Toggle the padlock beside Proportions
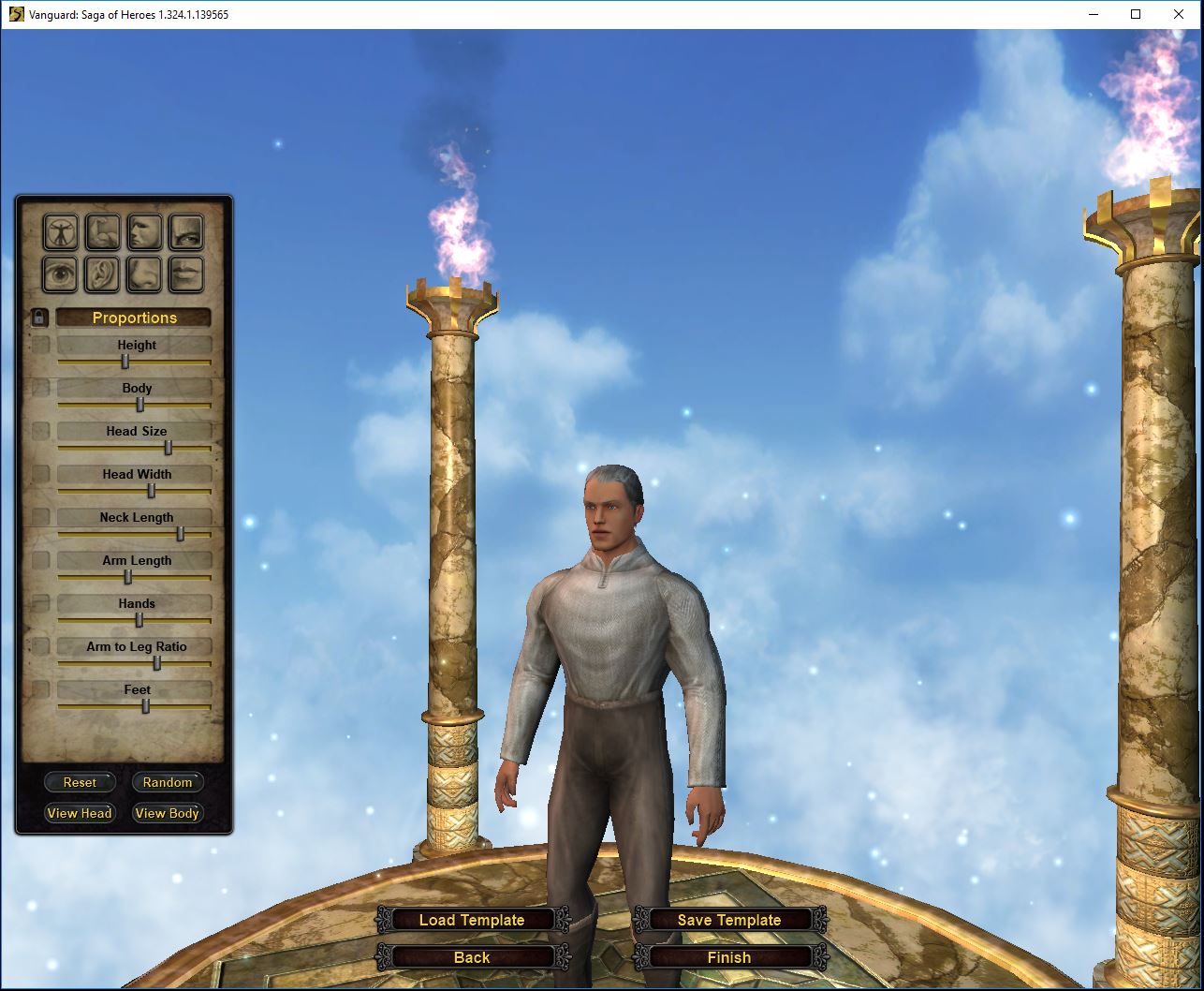The image size is (1204, 991). (x=39, y=318)
